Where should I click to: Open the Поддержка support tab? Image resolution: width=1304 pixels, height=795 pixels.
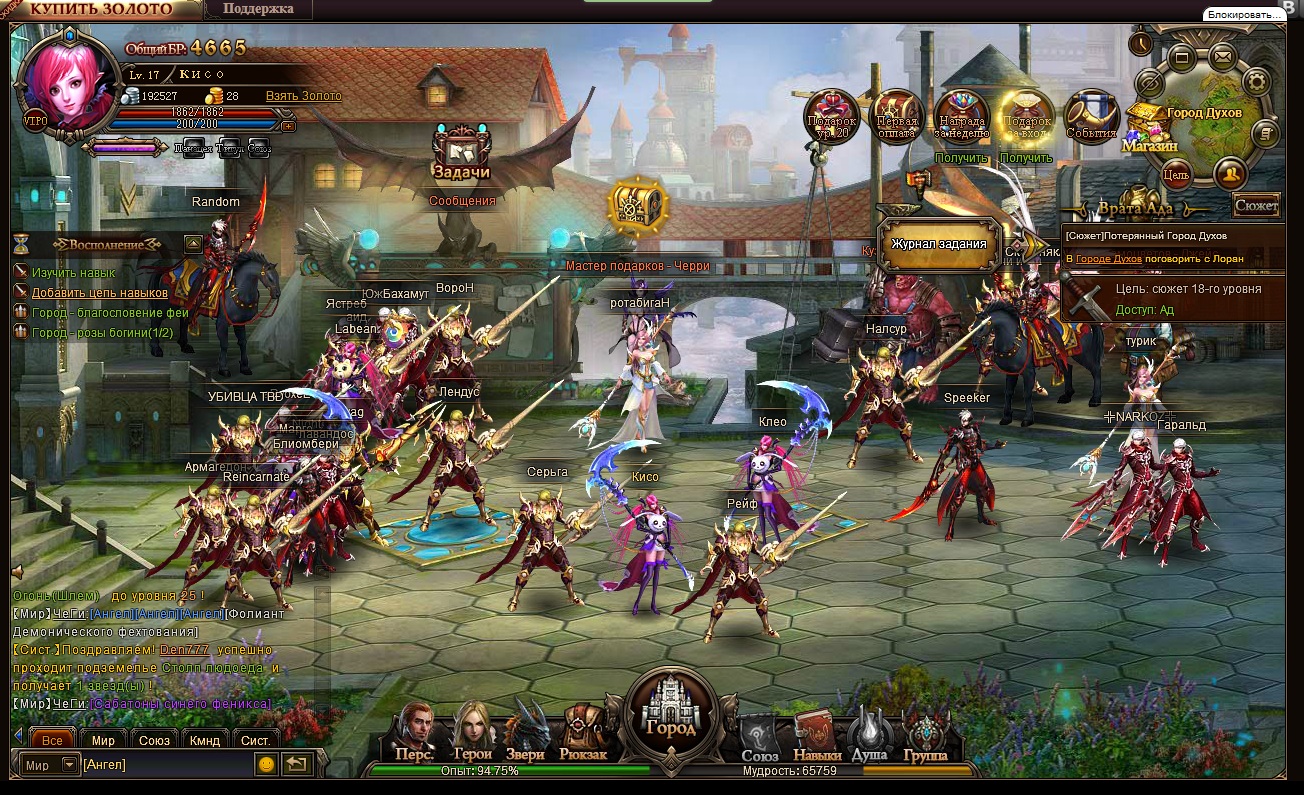tap(258, 9)
